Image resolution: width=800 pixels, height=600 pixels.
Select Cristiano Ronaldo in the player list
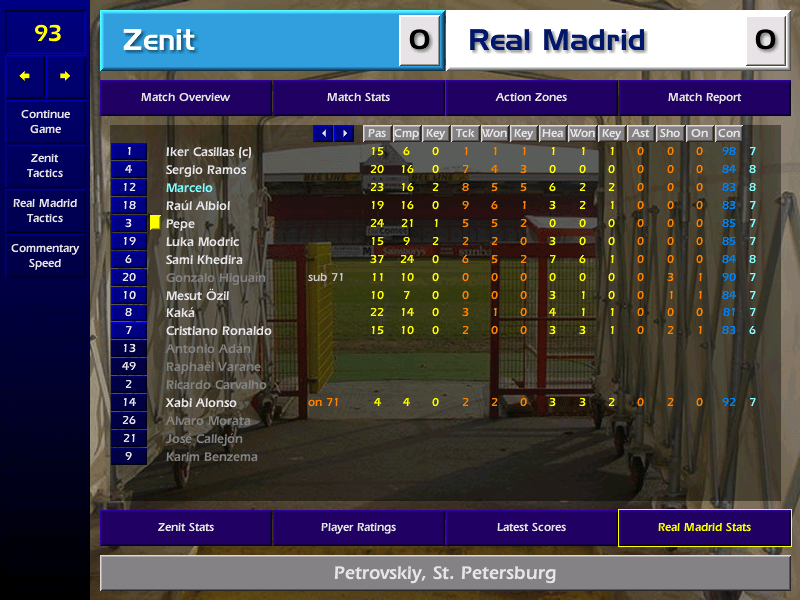(x=219, y=331)
